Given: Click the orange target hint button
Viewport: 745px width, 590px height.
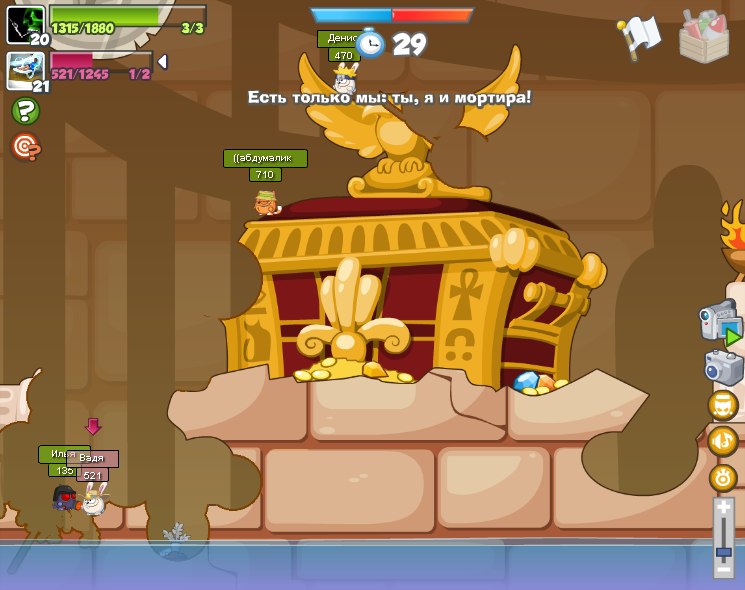Looking at the screenshot, I should (x=25, y=147).
